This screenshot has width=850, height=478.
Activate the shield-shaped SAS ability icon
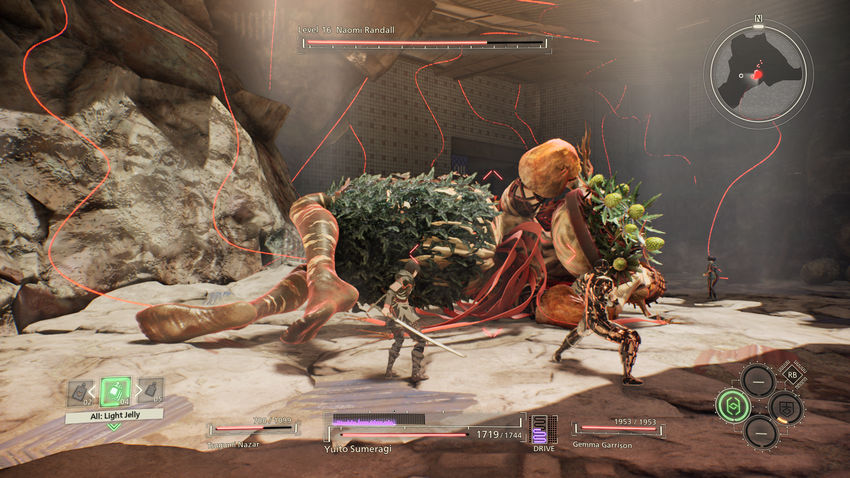click(784, 405)
